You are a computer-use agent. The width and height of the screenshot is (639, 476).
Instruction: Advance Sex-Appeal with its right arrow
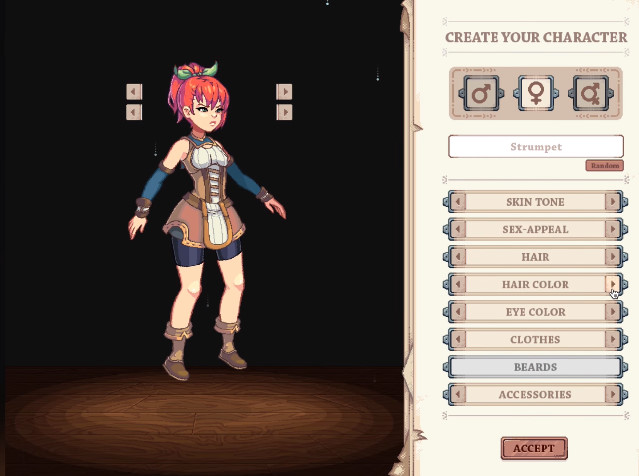pos(613,230)
